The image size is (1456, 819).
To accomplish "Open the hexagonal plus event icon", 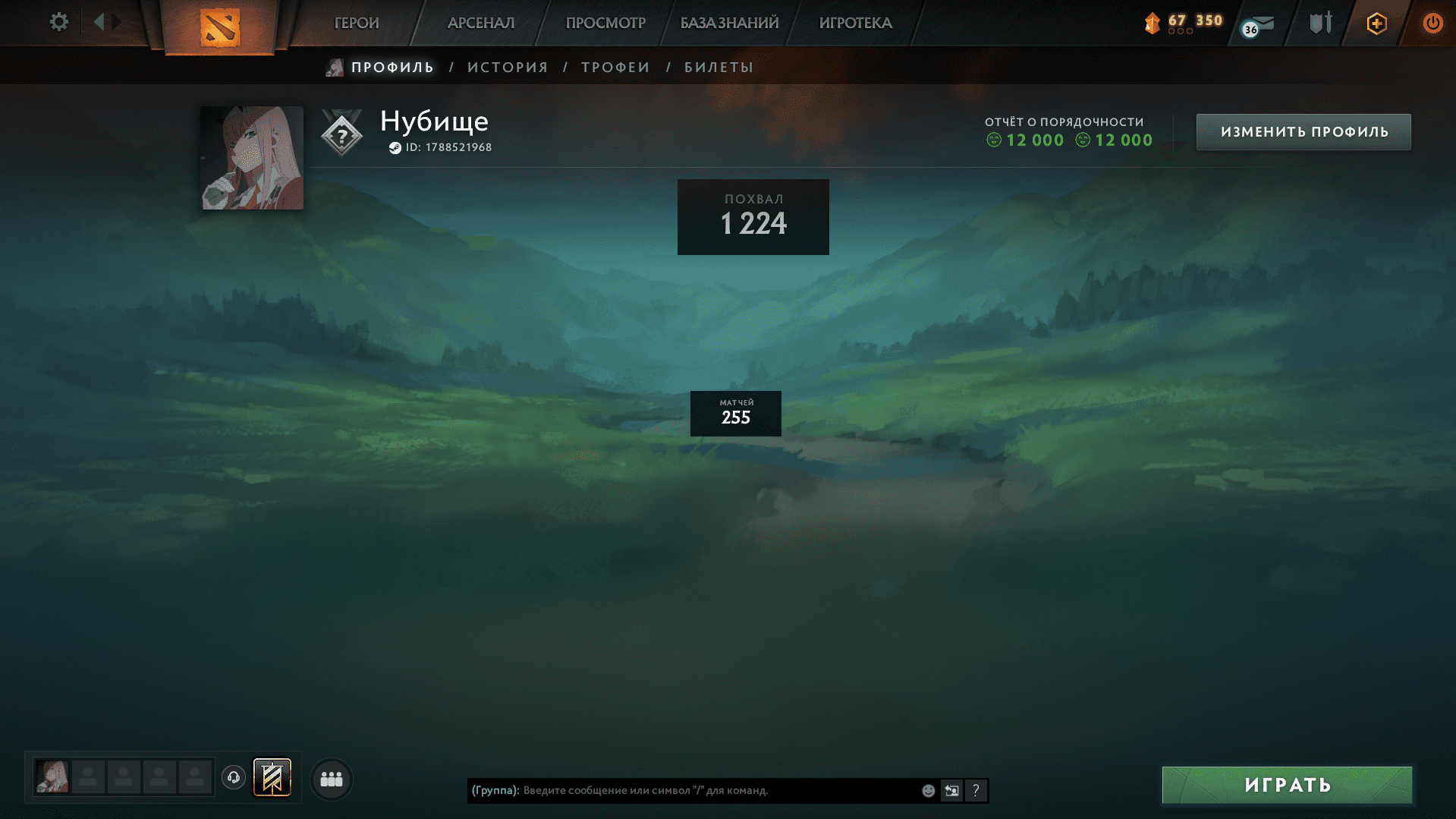I will (x=1376, y=23).
